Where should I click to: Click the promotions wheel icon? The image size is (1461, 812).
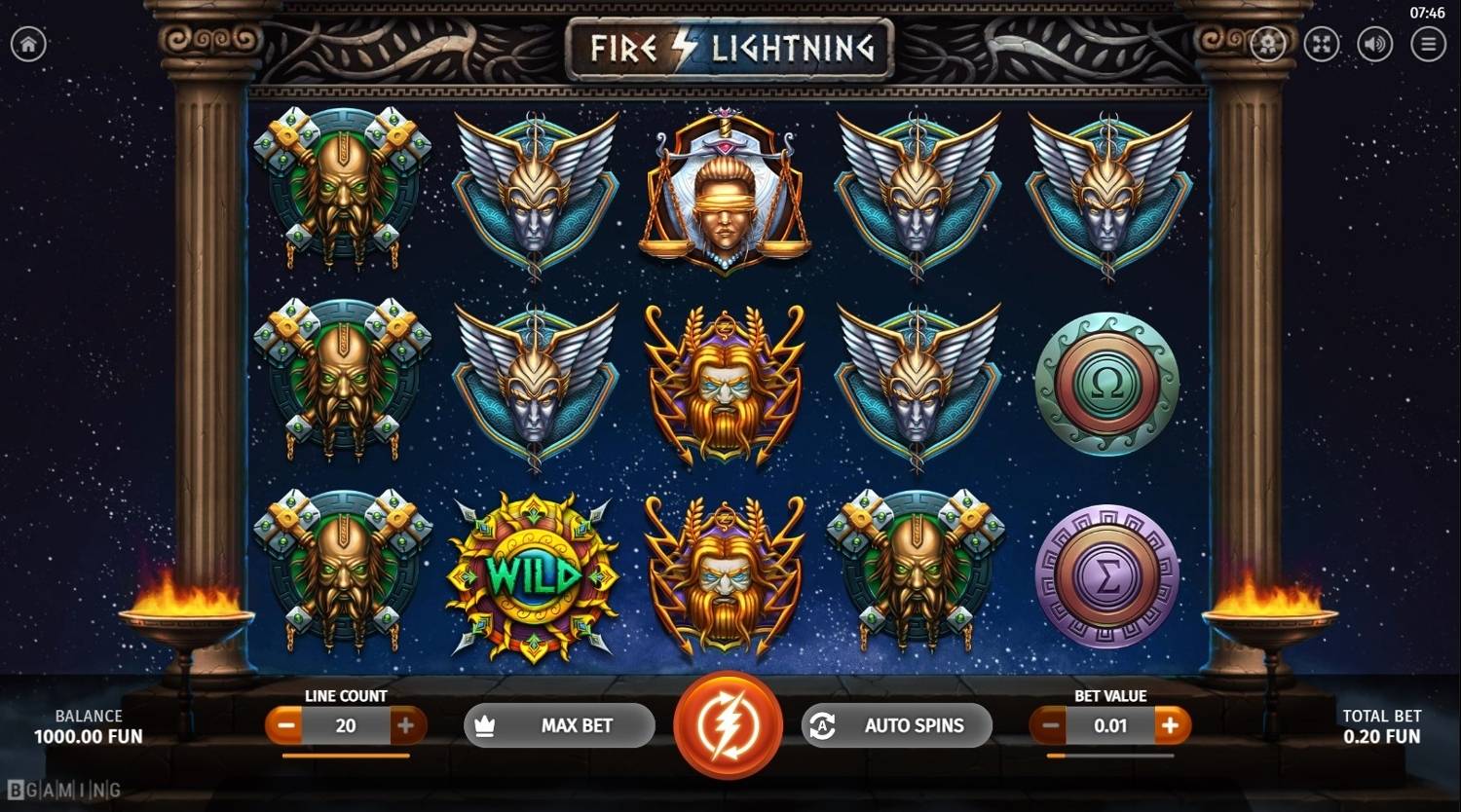coord(1267,44)
